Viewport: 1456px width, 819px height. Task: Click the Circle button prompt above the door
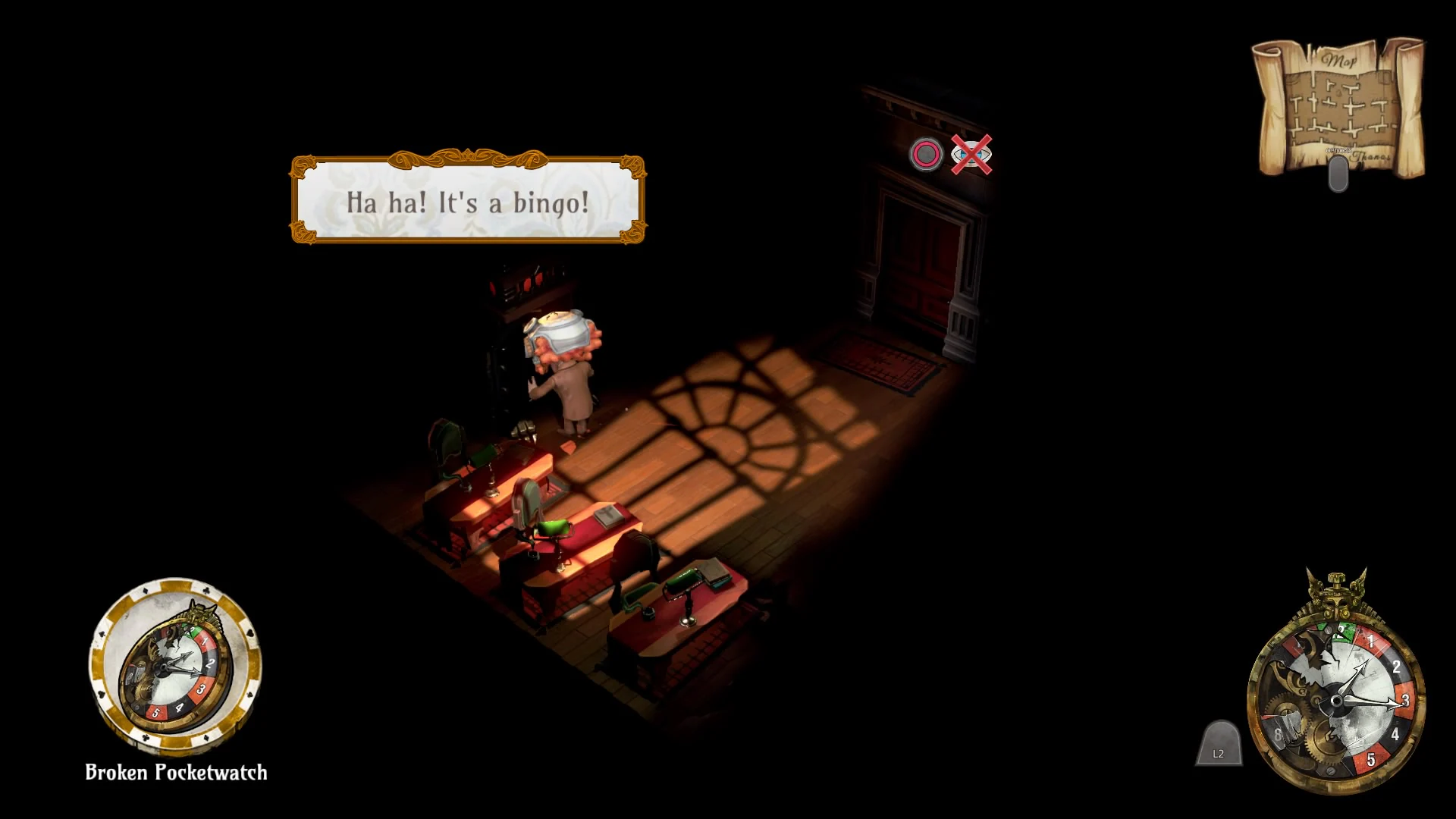927,155
